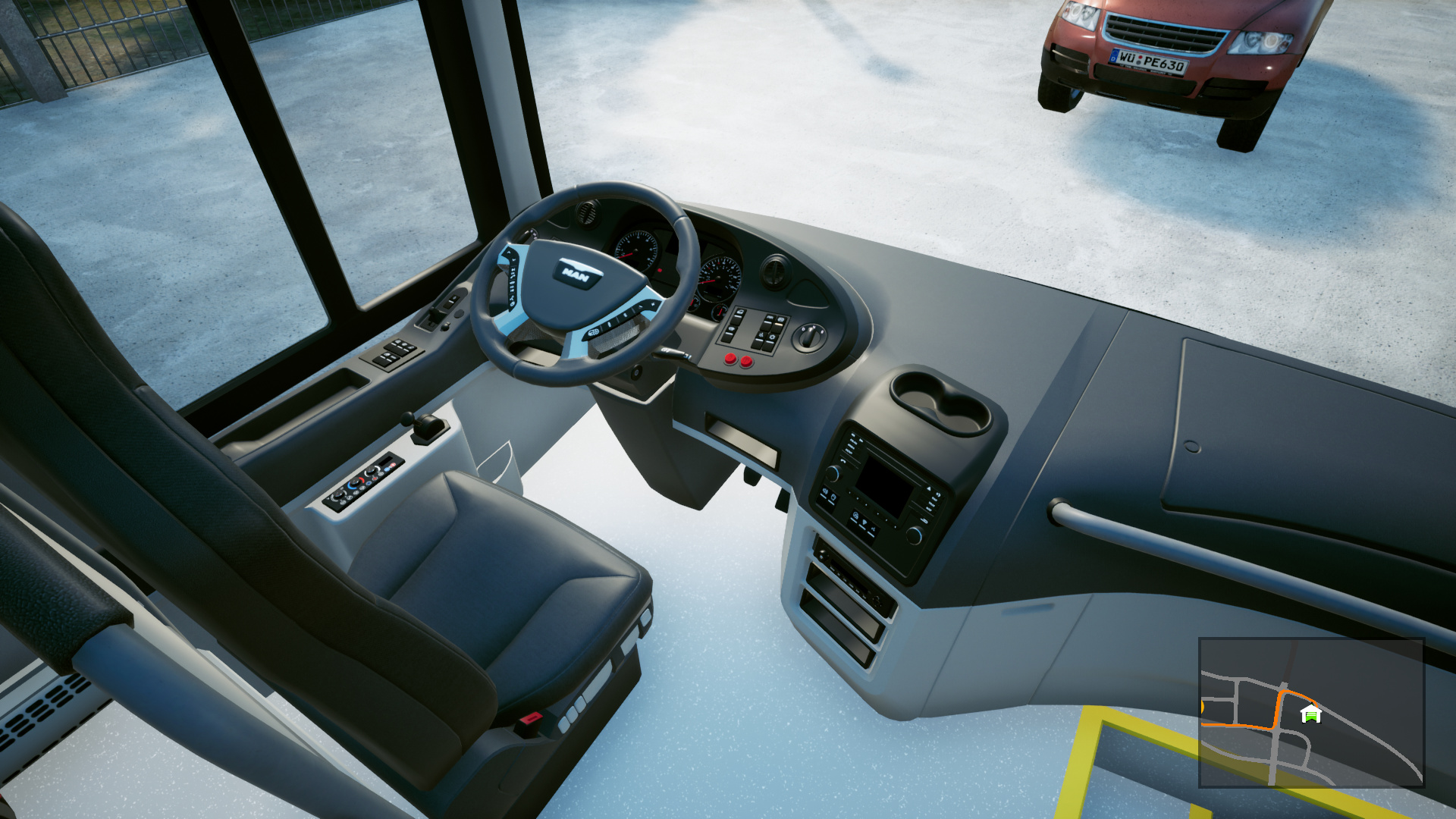Open the minimap with the orange route
This screenshot has height=819, width=1456.
pyautogui.click(x=1311, y=713)
